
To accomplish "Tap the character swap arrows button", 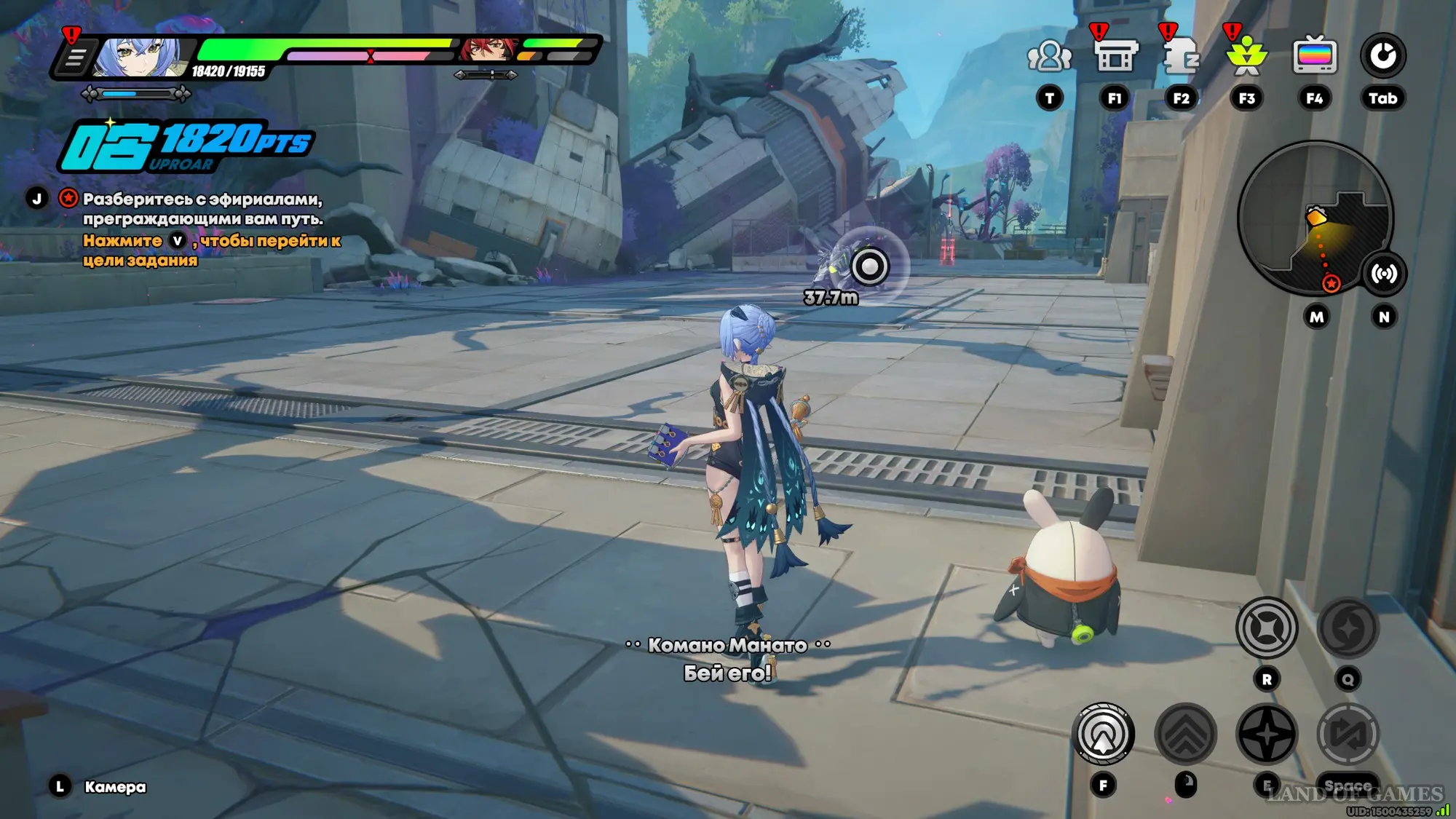I will [x=1348, y=735].
